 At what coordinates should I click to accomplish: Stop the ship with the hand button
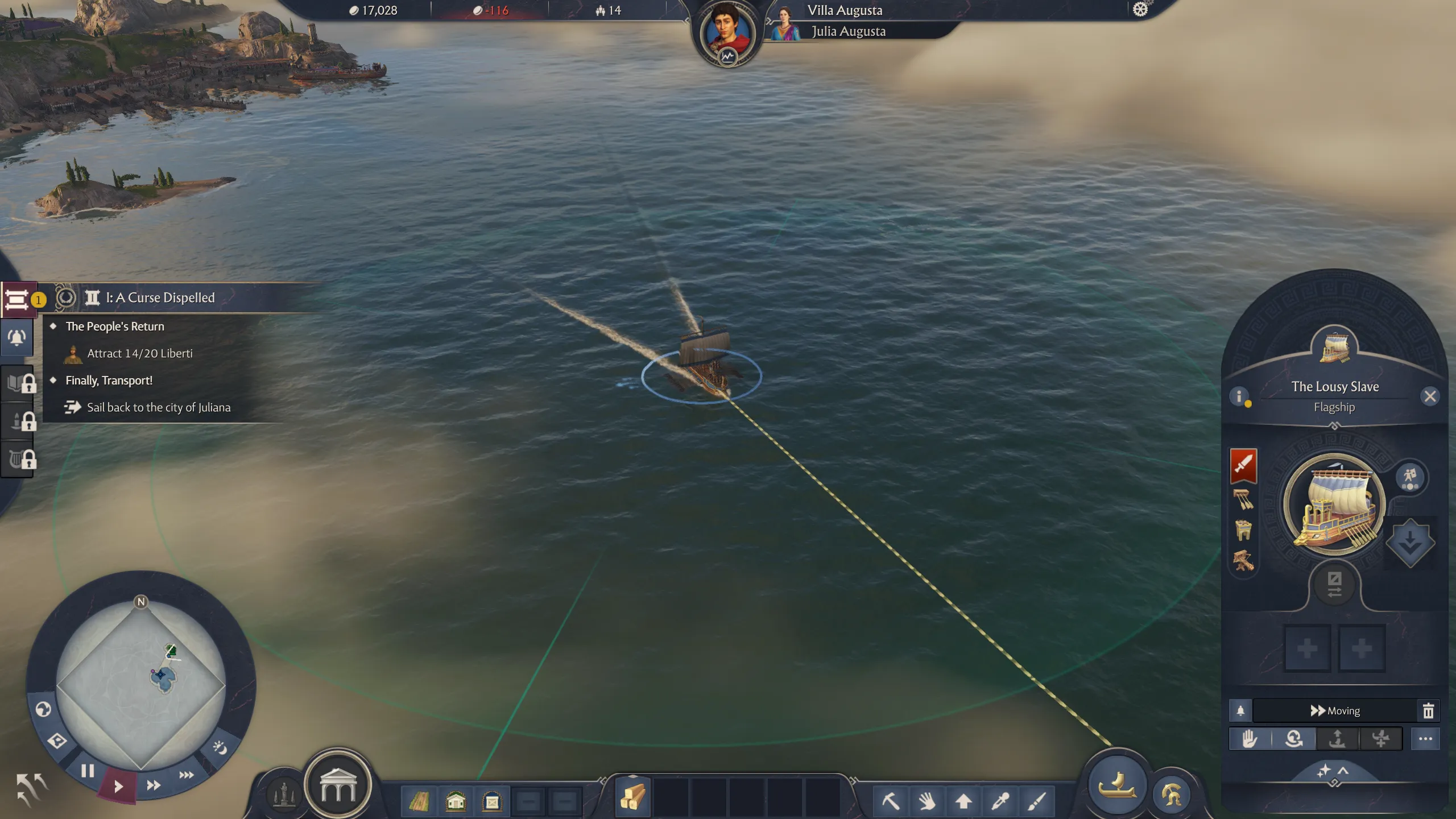[1250, 739]
